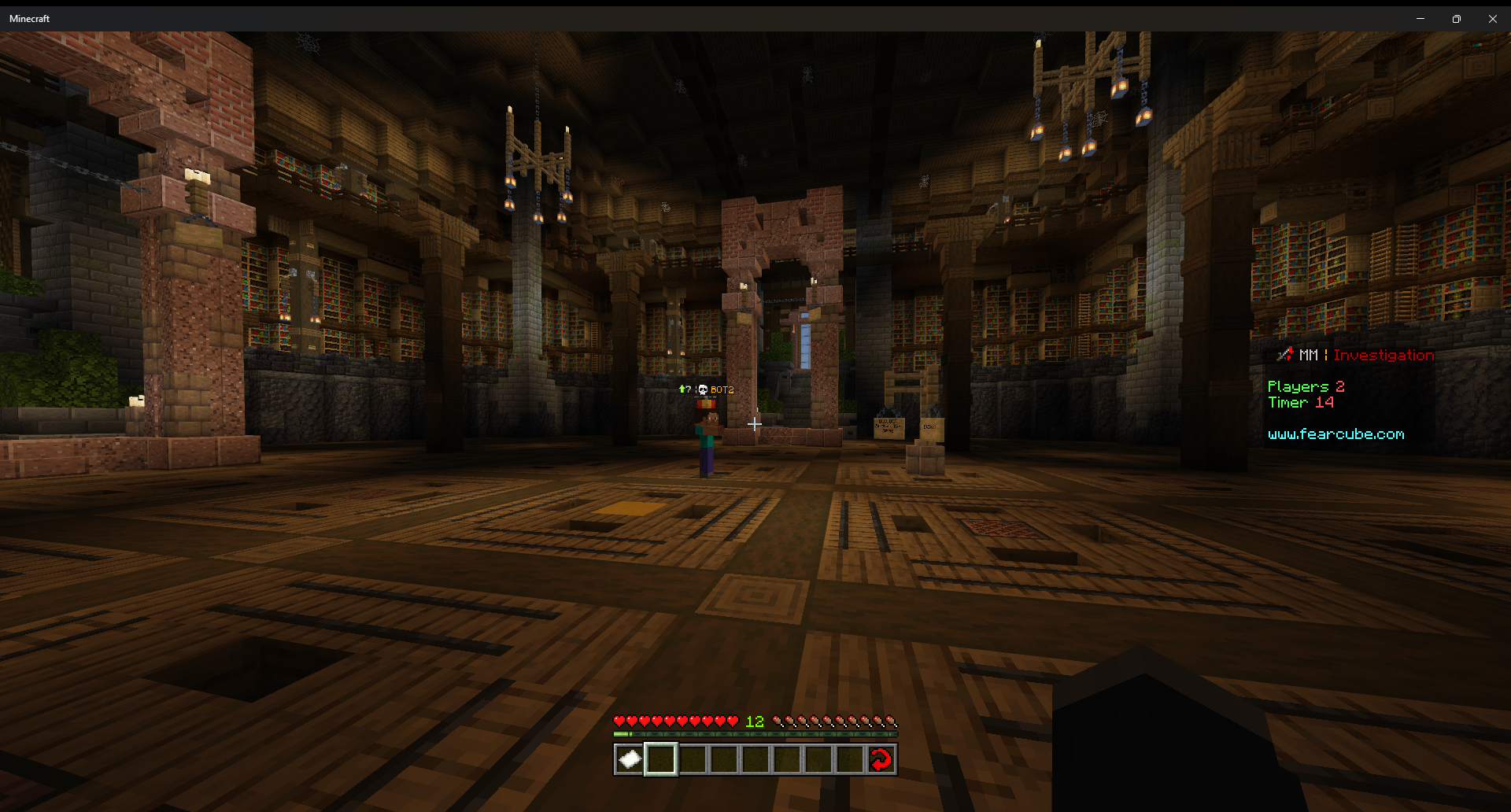Click the crosshair at screen center
1511x812 pixels.
click(755, 425)
